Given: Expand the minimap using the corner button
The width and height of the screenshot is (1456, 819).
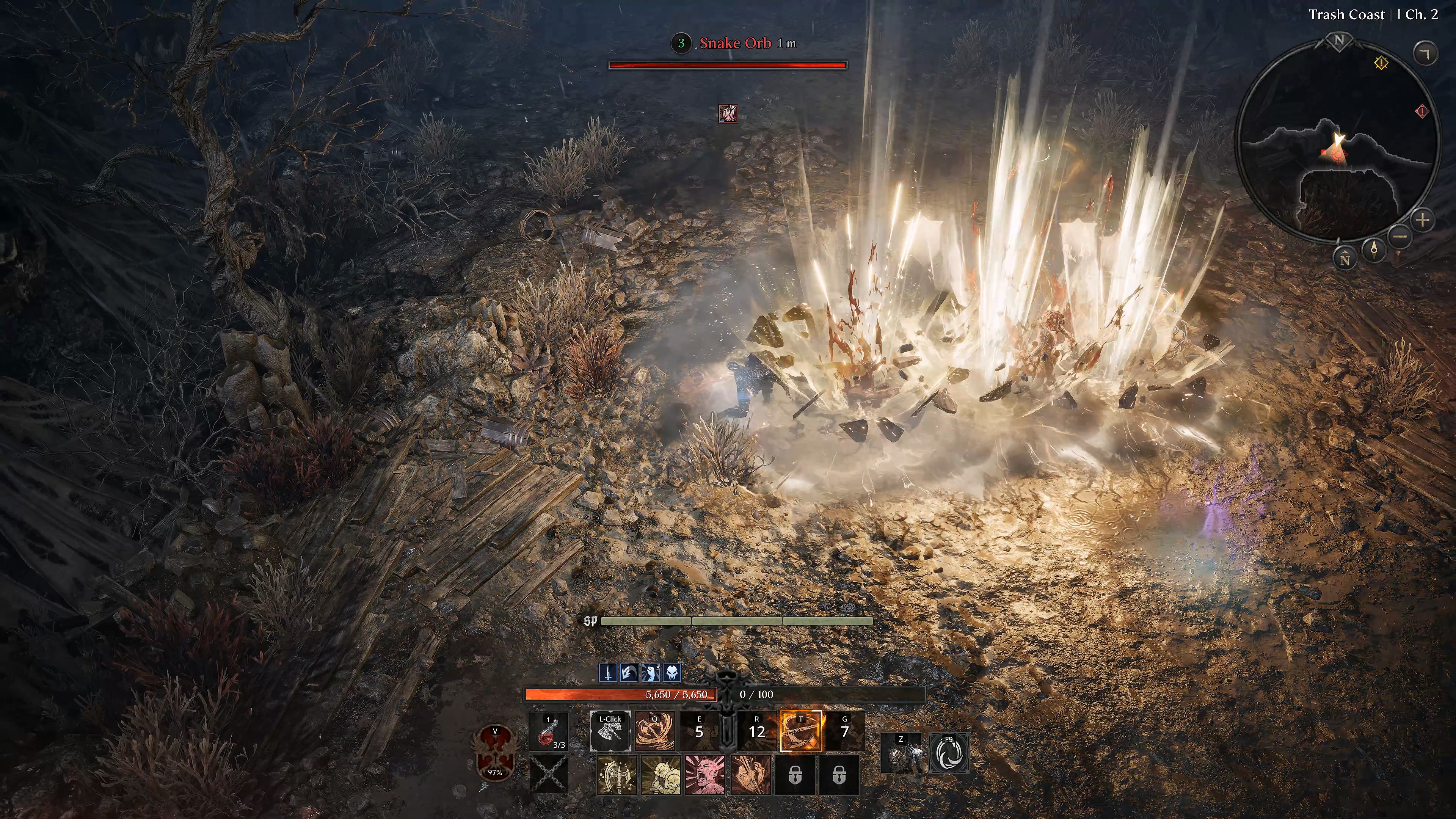Looking at the screenshot, I should (1425, 53).
